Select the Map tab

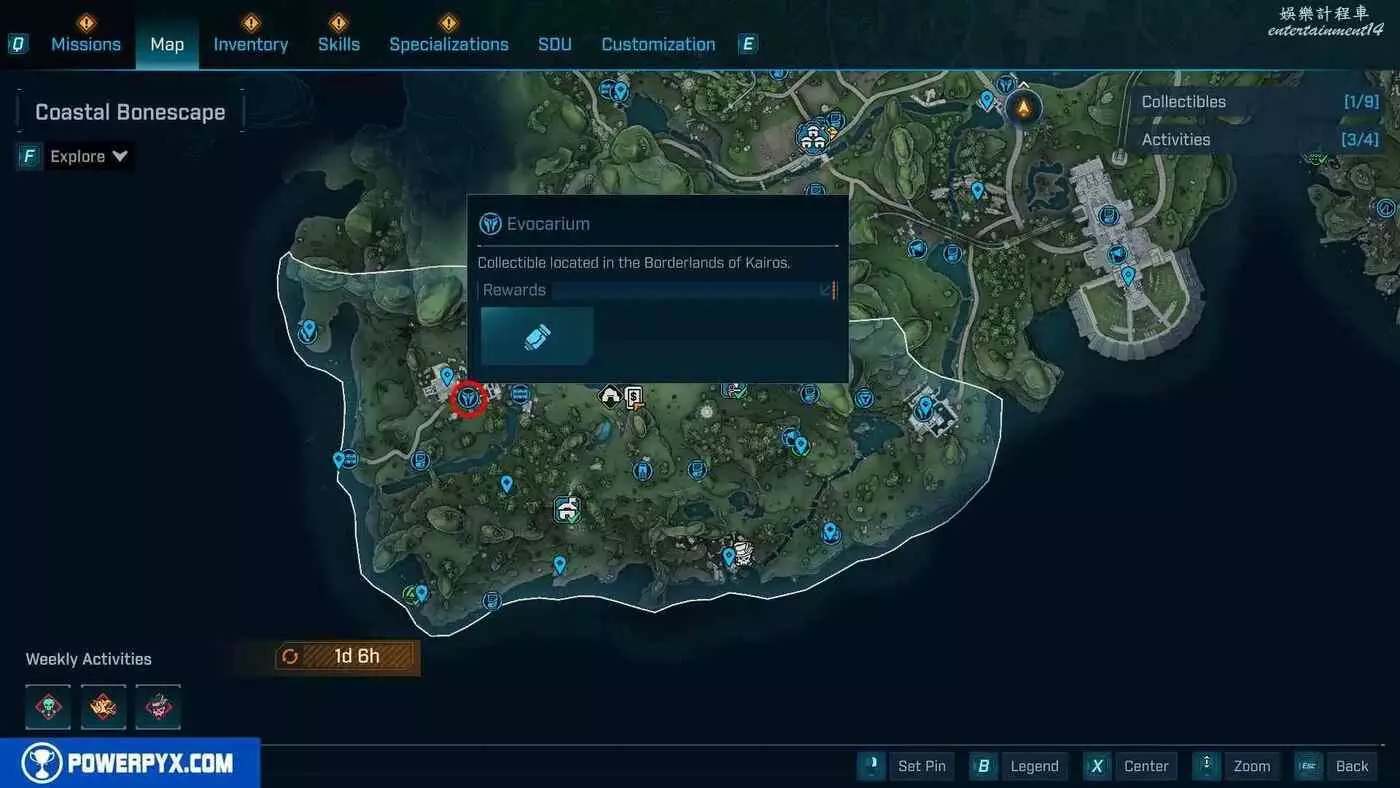[x=167, y=44]
